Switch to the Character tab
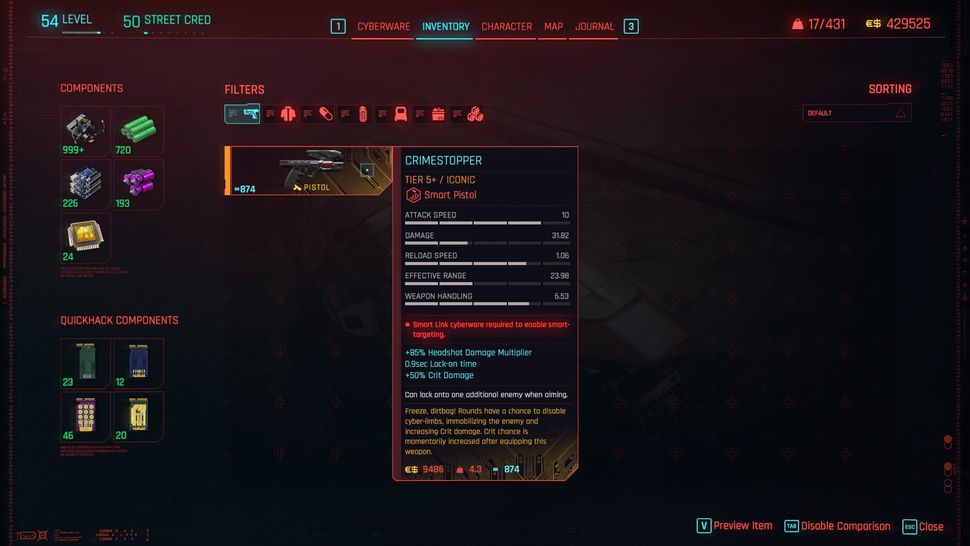The height and width of the screenshot is (546, 970). 506,27
